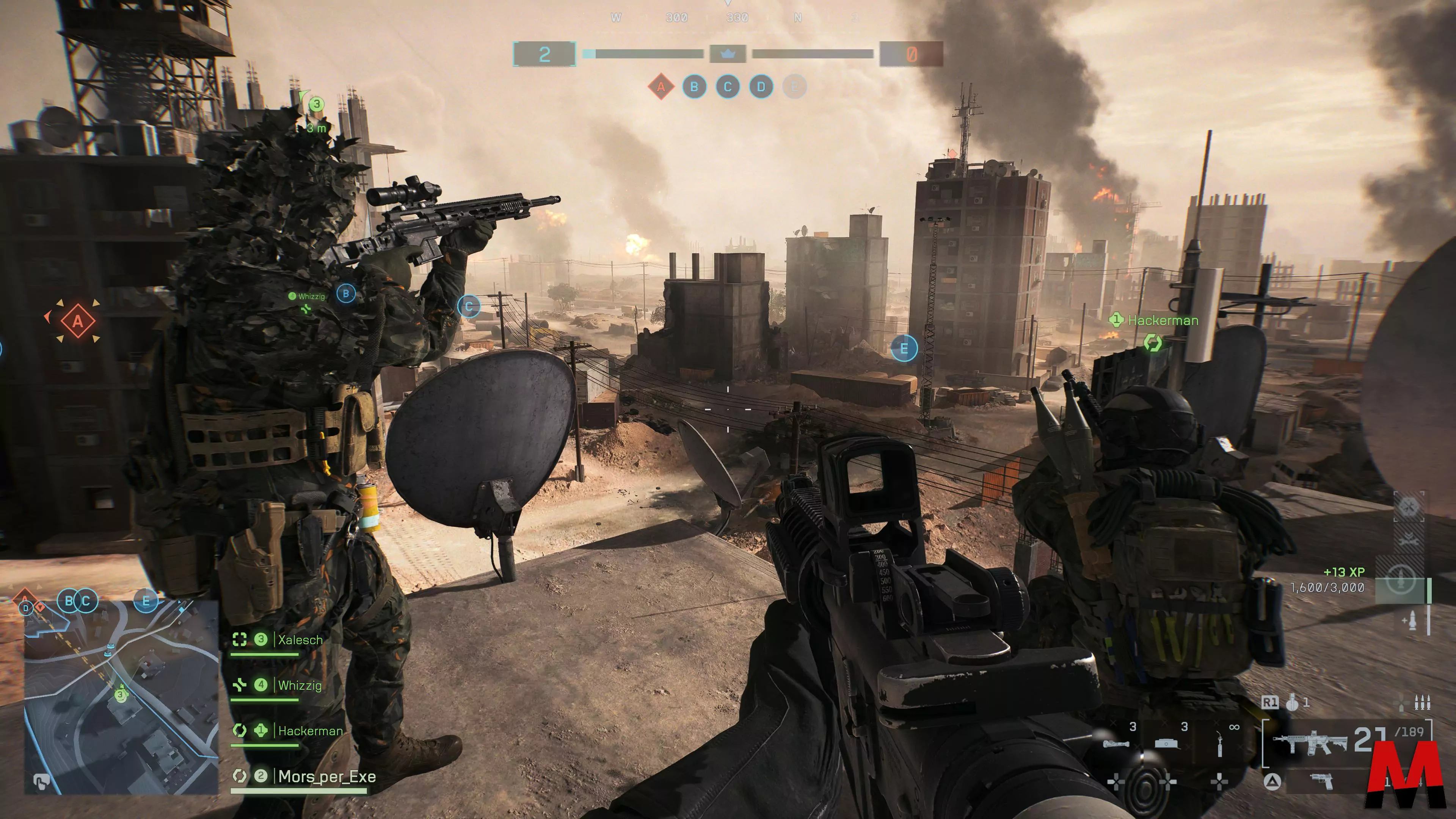The height and width of the screenshot is (819, 1456).
Task: Click the objective A marker with orange arrows
Action: 77,321
